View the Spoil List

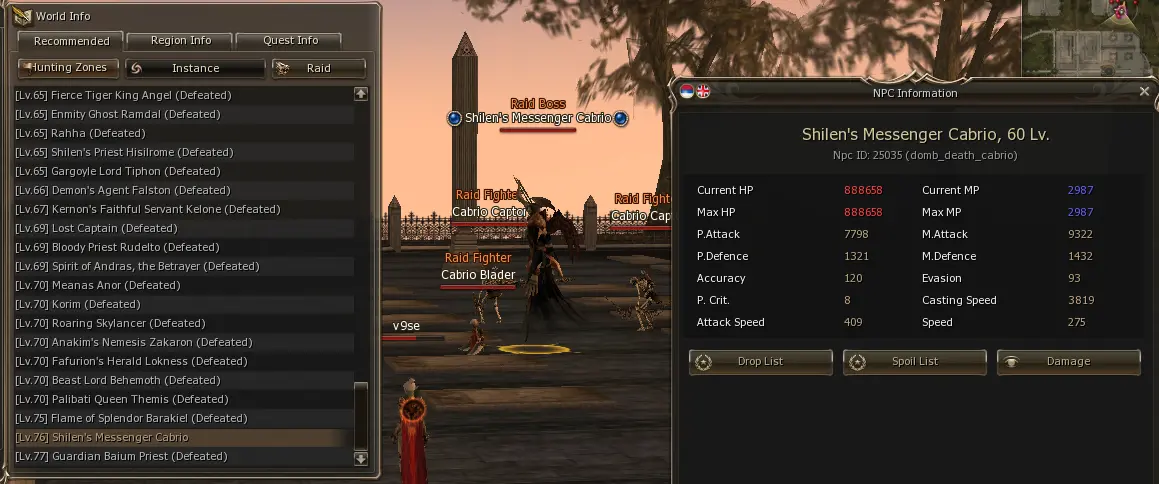coord(914,362)
